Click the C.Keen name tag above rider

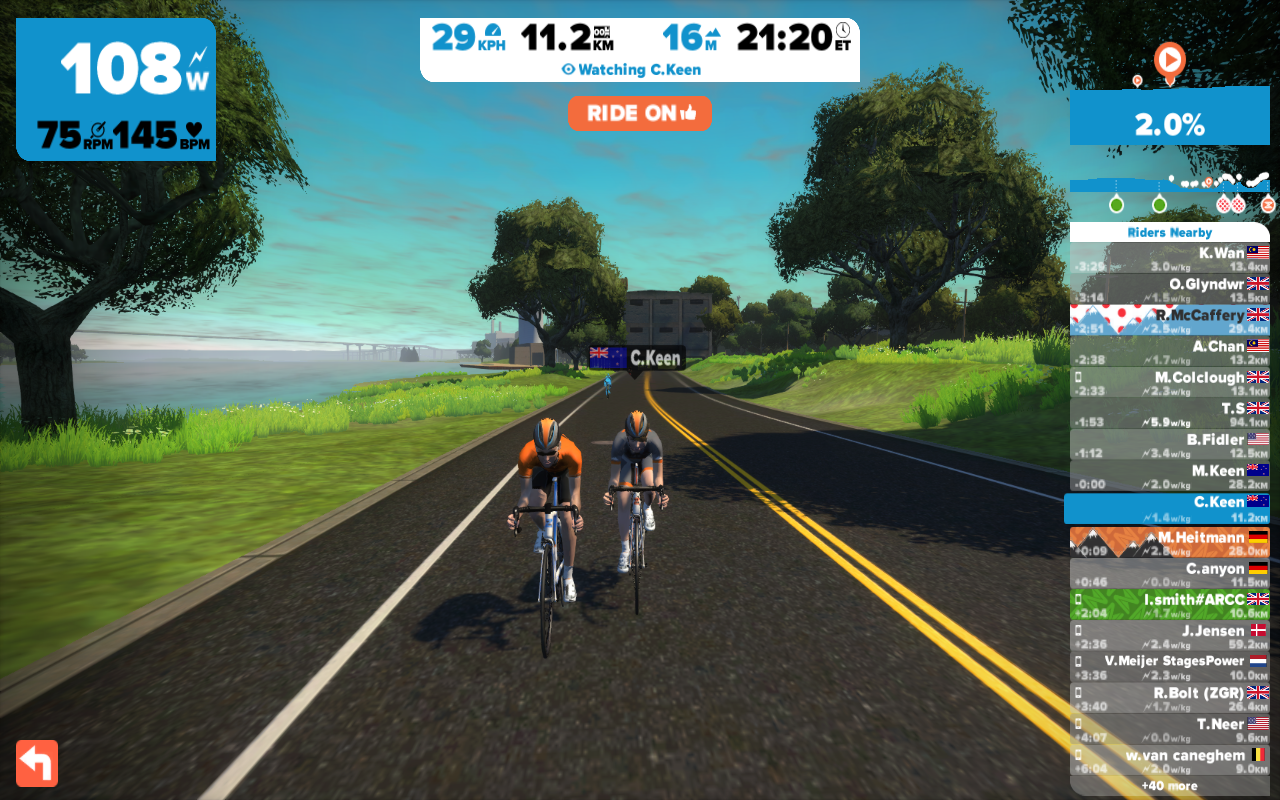pos(636,358)
